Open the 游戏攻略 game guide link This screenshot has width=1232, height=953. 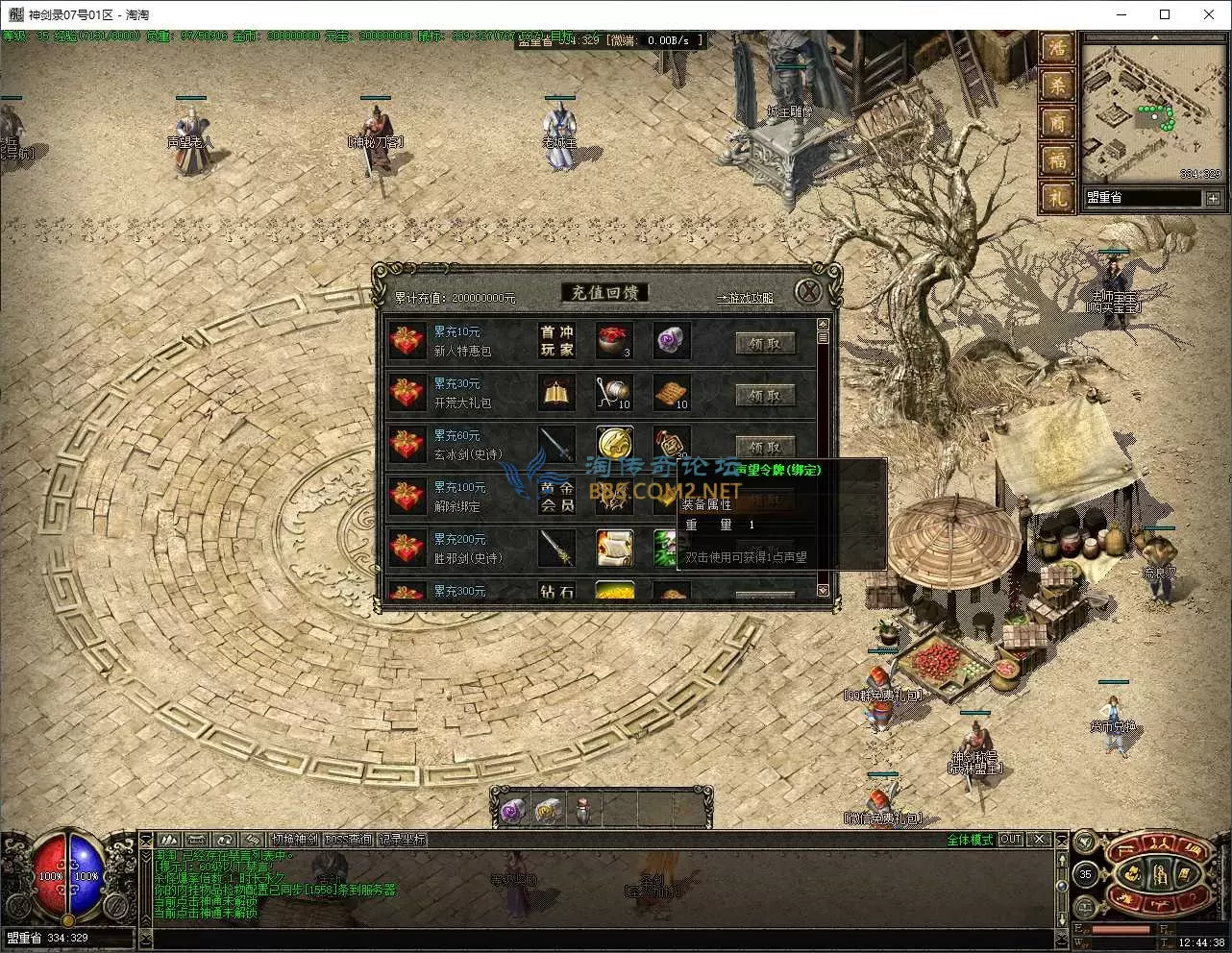click(x=746, y=298)
